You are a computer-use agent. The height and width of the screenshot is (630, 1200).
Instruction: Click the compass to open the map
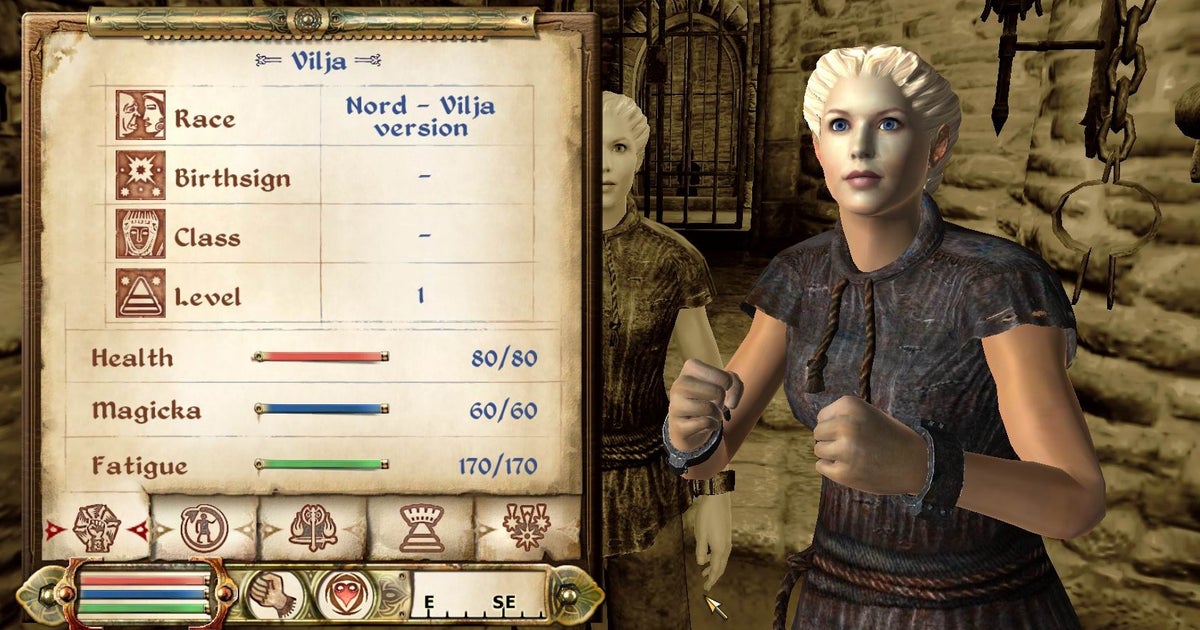tap(478, 596)
